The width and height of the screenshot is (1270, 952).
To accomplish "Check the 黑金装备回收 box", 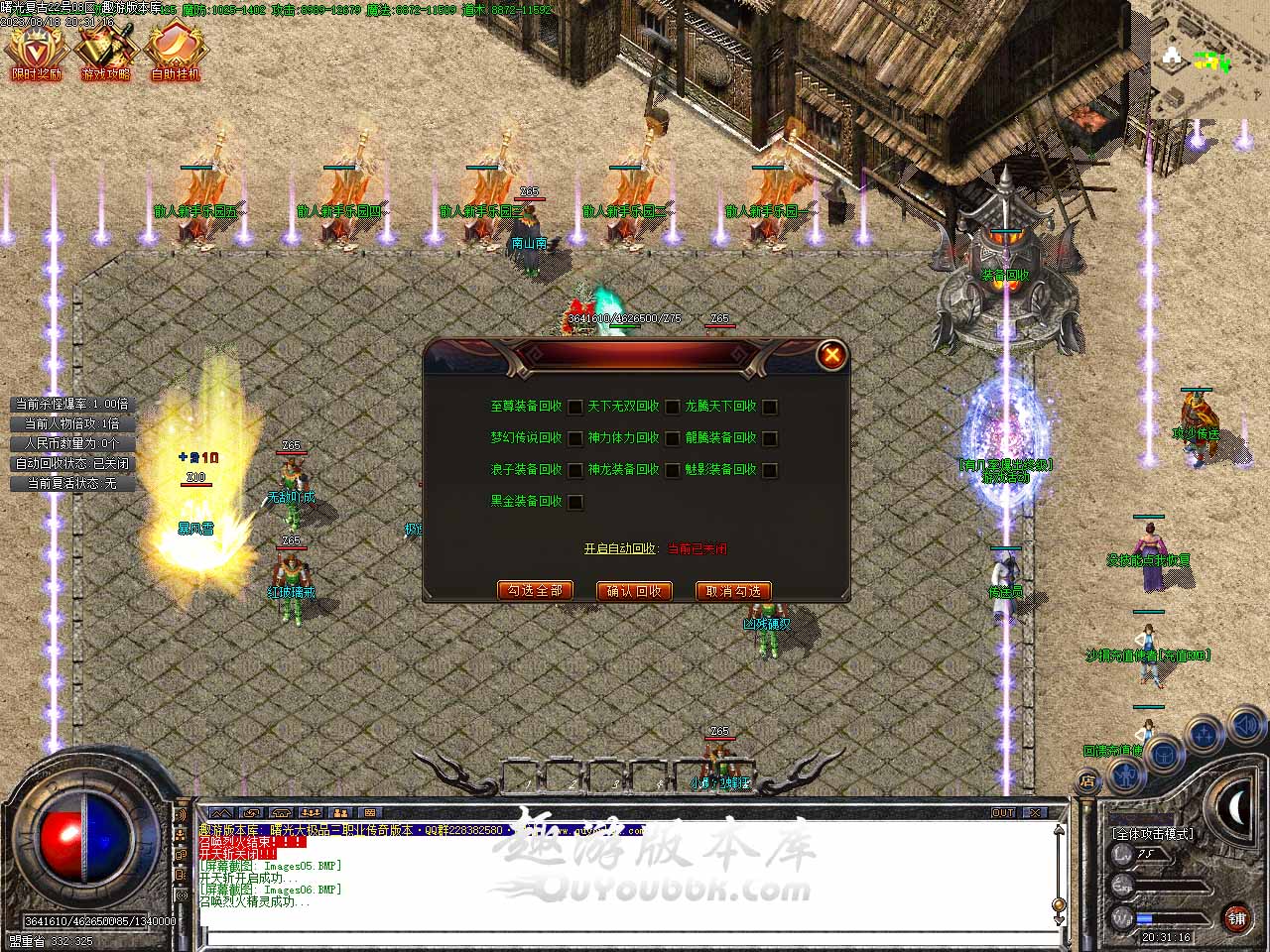I will pyautogui.click(x=574, y=502).
